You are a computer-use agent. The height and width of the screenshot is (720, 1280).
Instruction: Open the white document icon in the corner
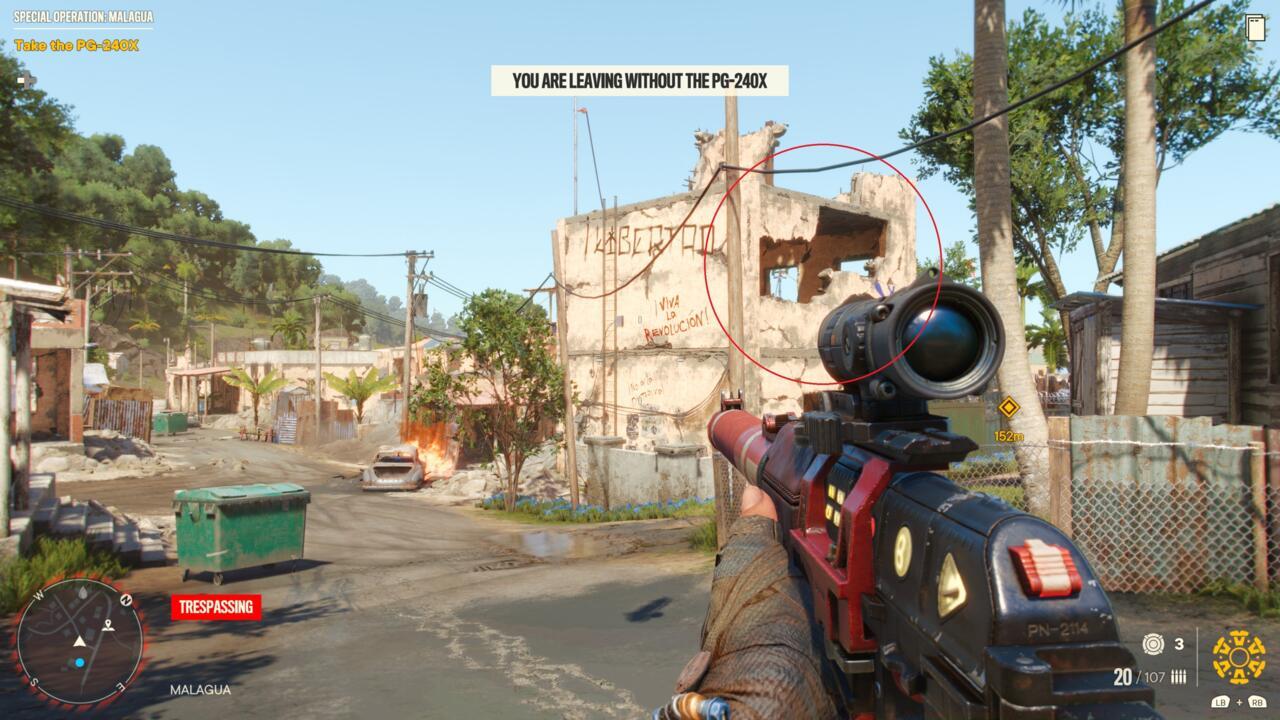click(x=1256, y=28)
